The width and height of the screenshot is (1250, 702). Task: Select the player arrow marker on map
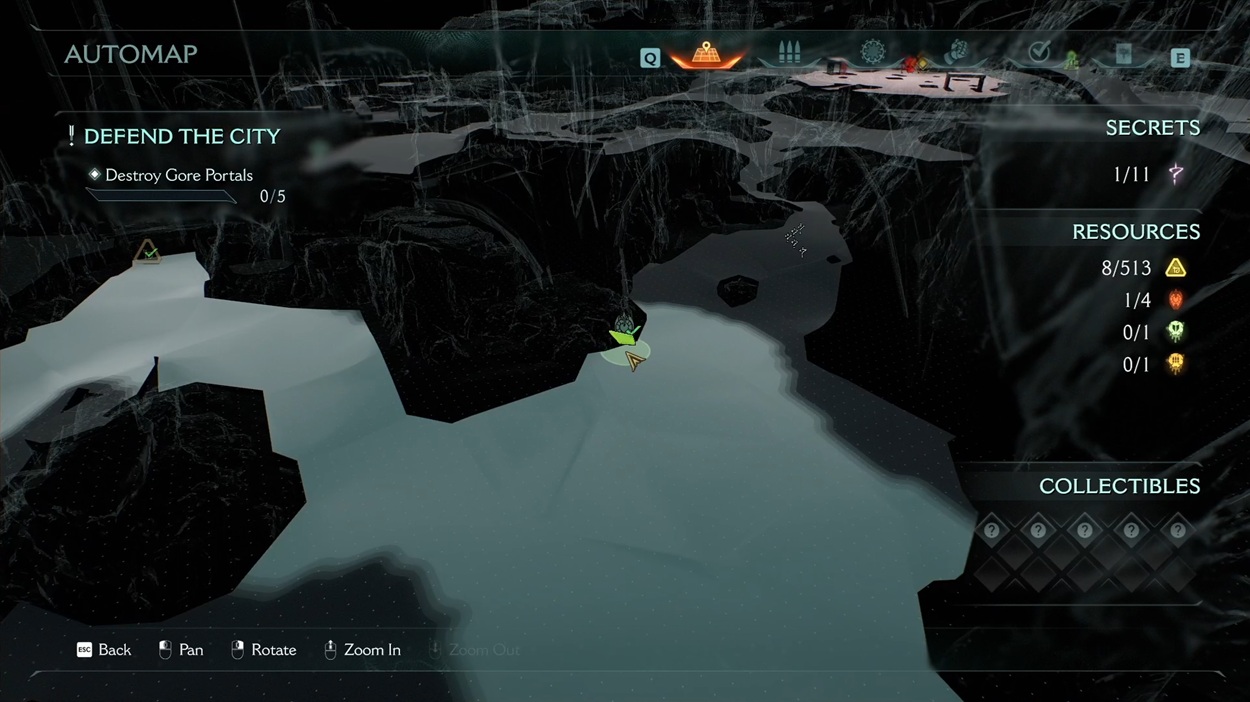coord(634,360)
